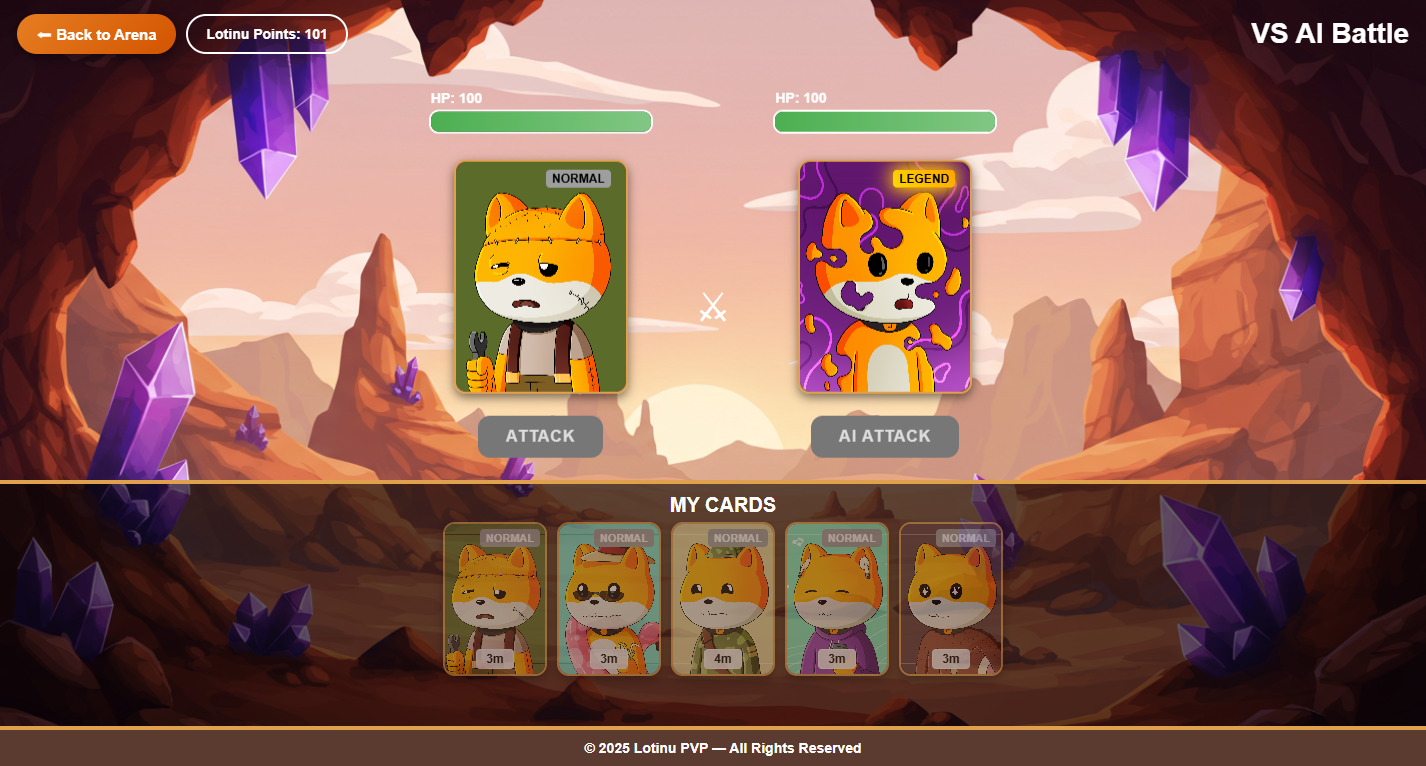Viewport: 1426px width, 766px height.
Task: Select the purple hoodie dog card
Action: coord(837,599)
